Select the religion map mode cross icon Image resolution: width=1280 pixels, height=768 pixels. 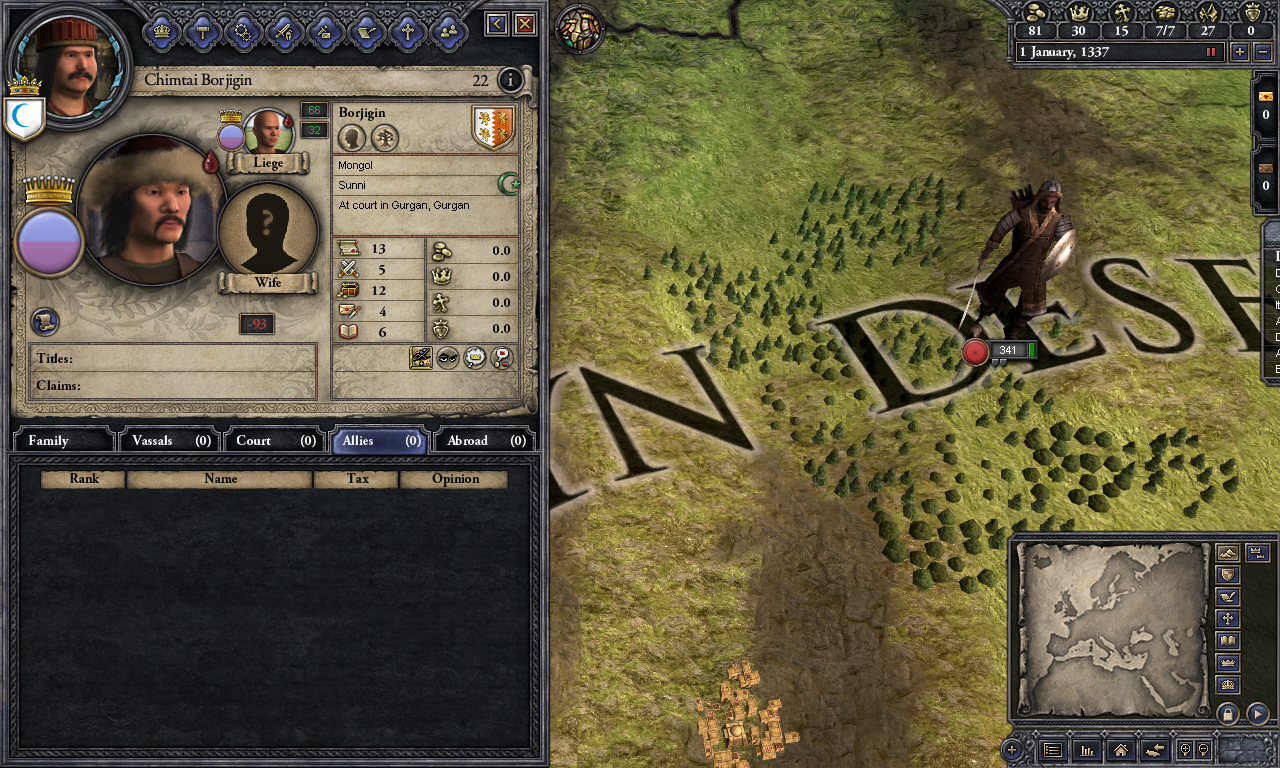coord(1227,618)
